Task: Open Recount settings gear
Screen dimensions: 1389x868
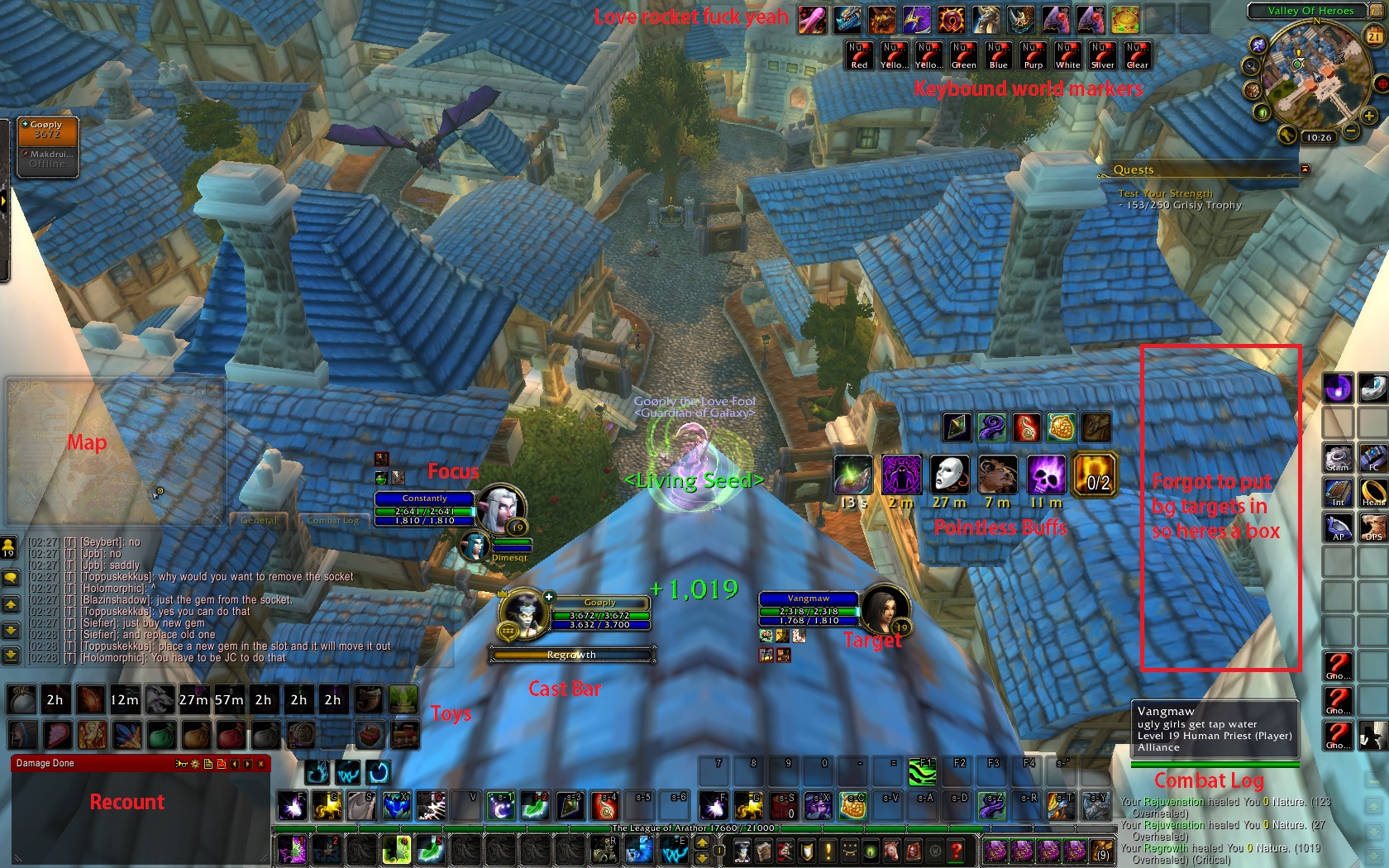Action: pos(195,764)
